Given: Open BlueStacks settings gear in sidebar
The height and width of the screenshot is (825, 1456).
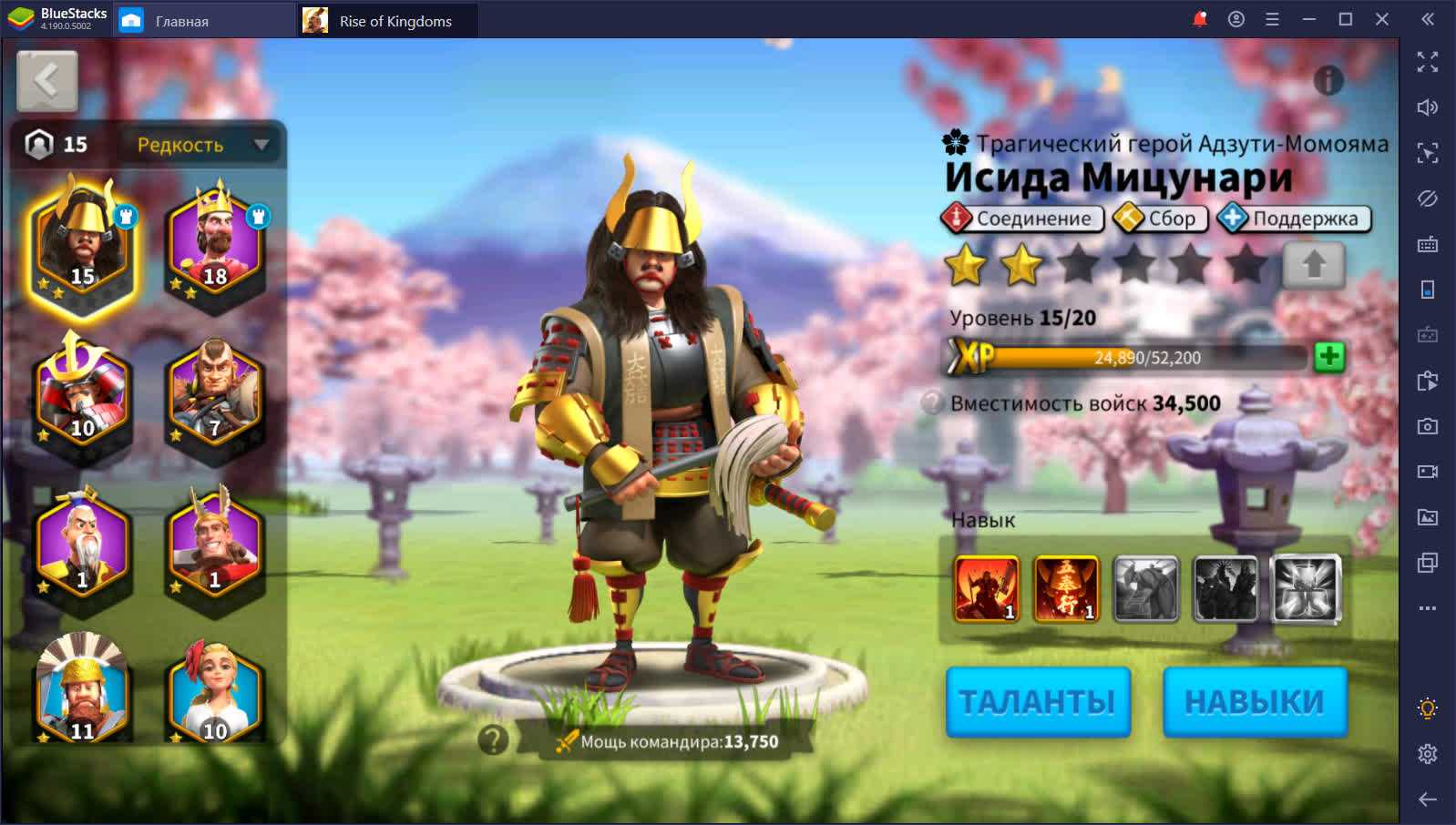Looking at the screenshot, I should (1428, 754).
